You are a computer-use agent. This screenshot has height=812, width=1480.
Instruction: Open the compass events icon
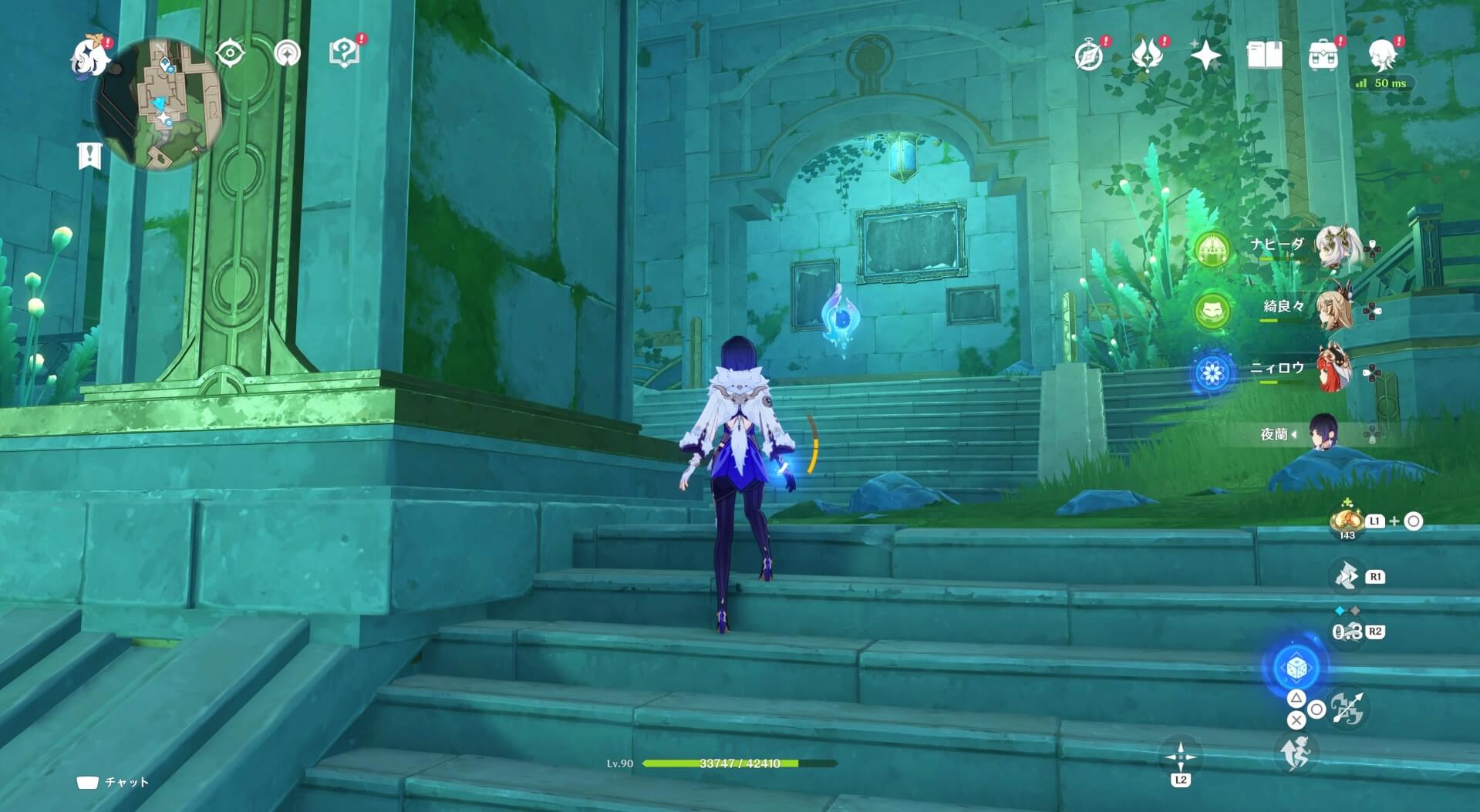[x=1089, y=56]
